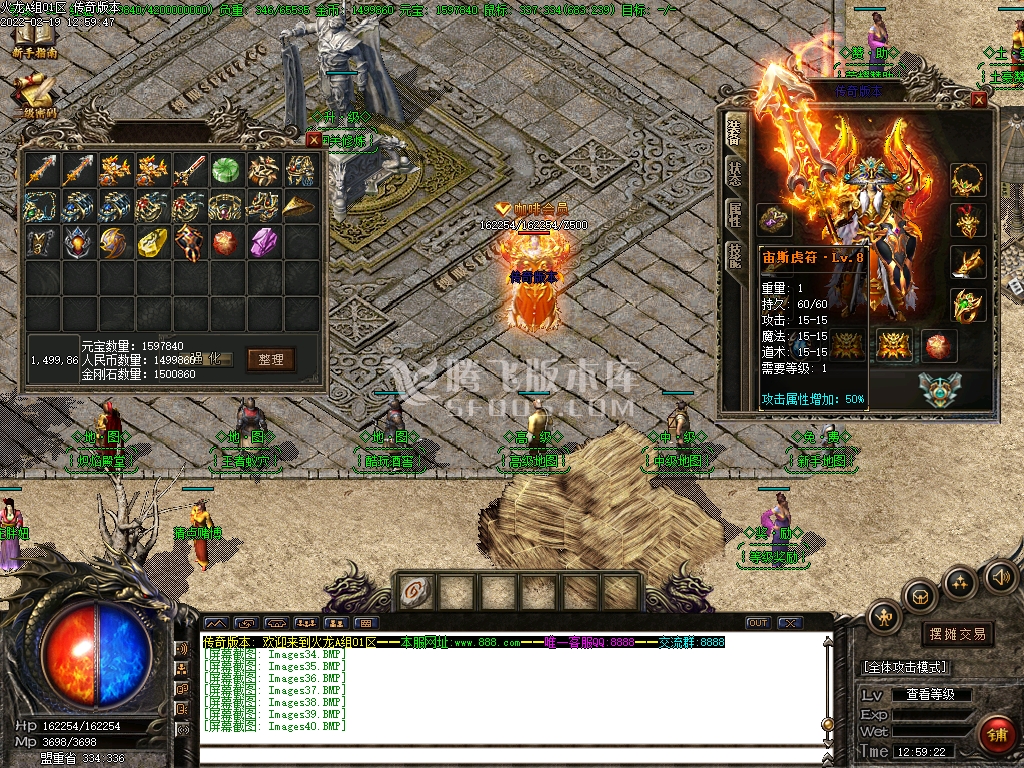Select the green round gem item
Screen dimensions: 1024x768
coord(225,169)
